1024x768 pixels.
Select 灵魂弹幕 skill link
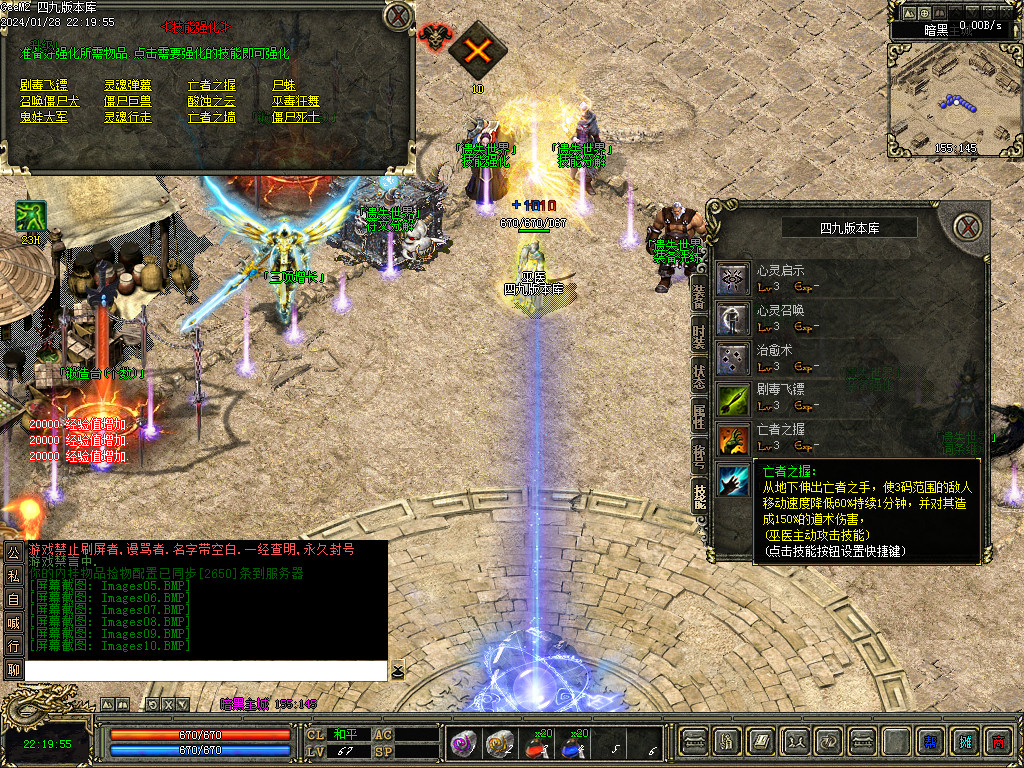tap(128, 85)
